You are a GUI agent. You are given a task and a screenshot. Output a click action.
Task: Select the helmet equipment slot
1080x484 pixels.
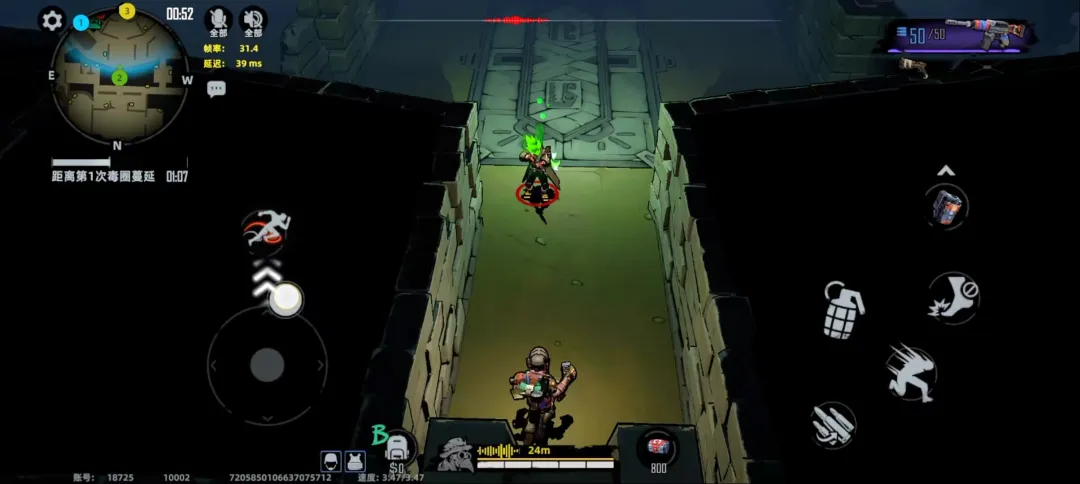point(331,461)
